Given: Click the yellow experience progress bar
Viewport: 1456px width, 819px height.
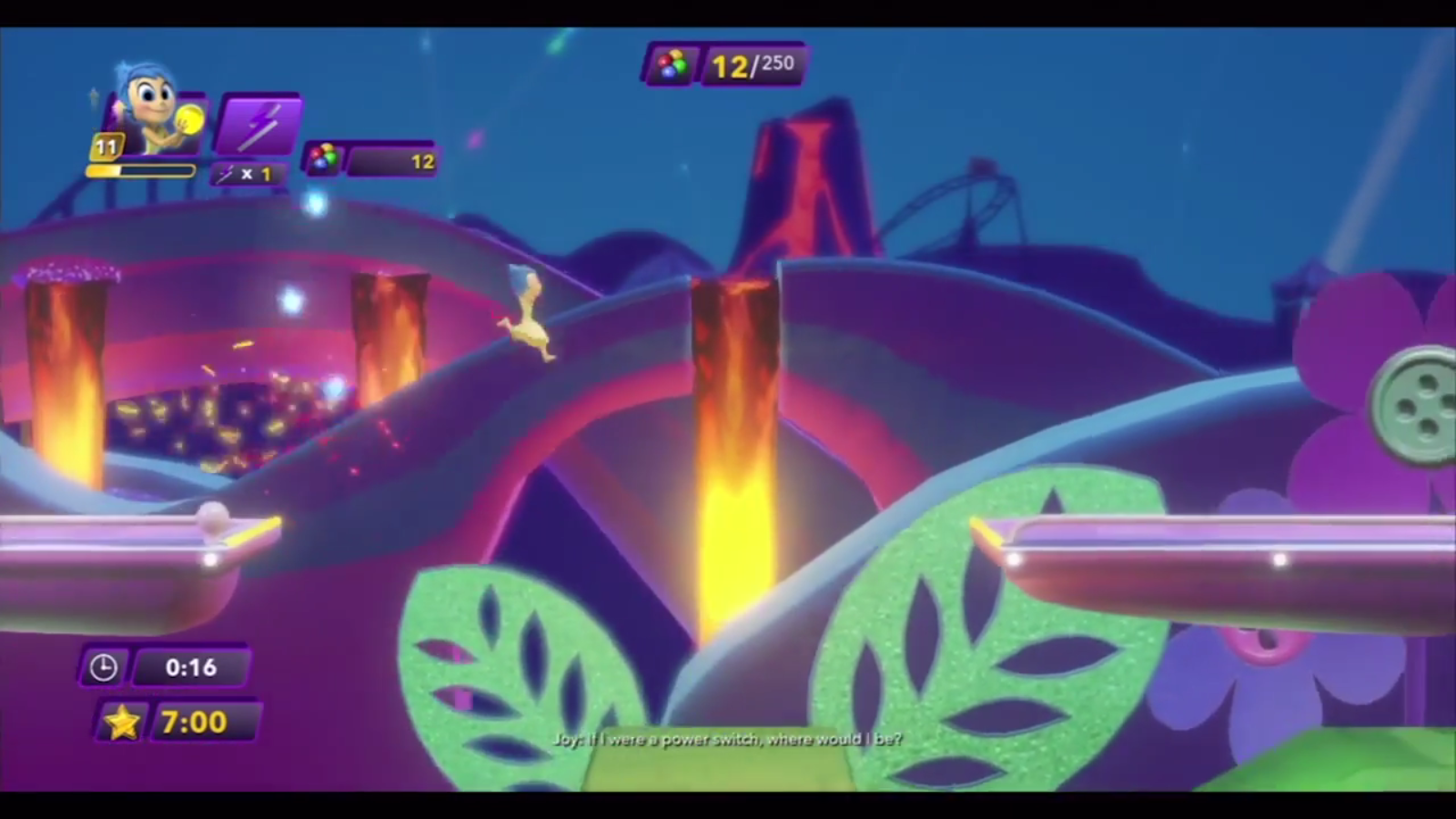Looking at the screenshot, I should click(141, 172).
